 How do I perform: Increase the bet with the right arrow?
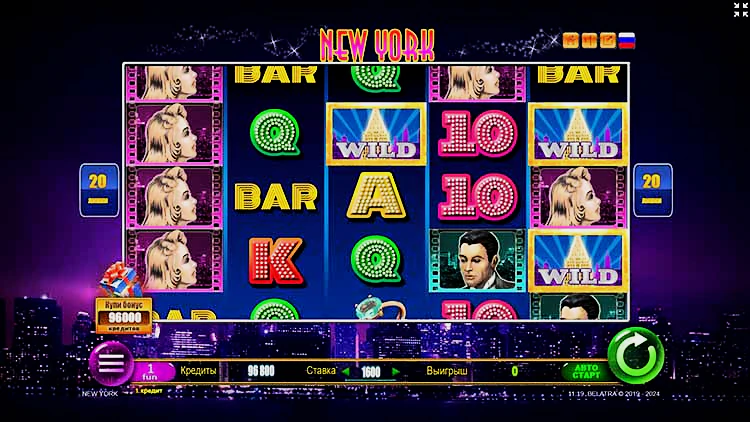(396, 371)
